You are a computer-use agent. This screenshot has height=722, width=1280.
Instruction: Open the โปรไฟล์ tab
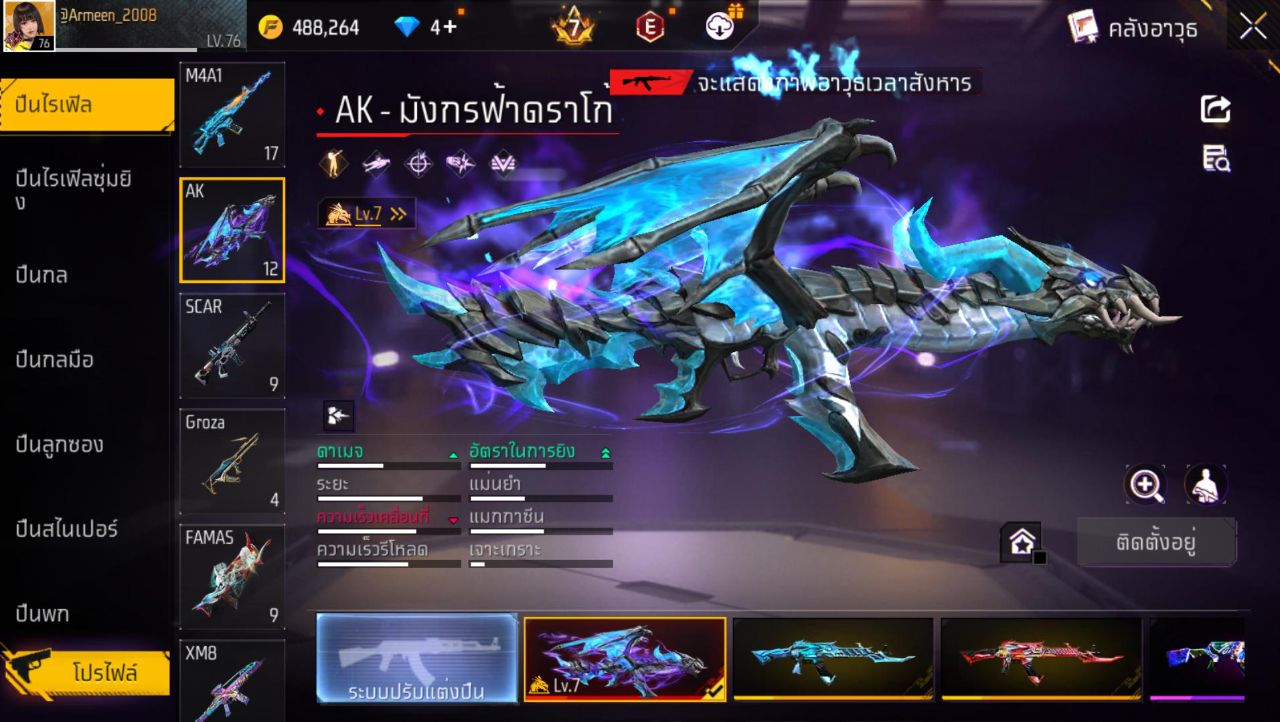coord(103,672)
